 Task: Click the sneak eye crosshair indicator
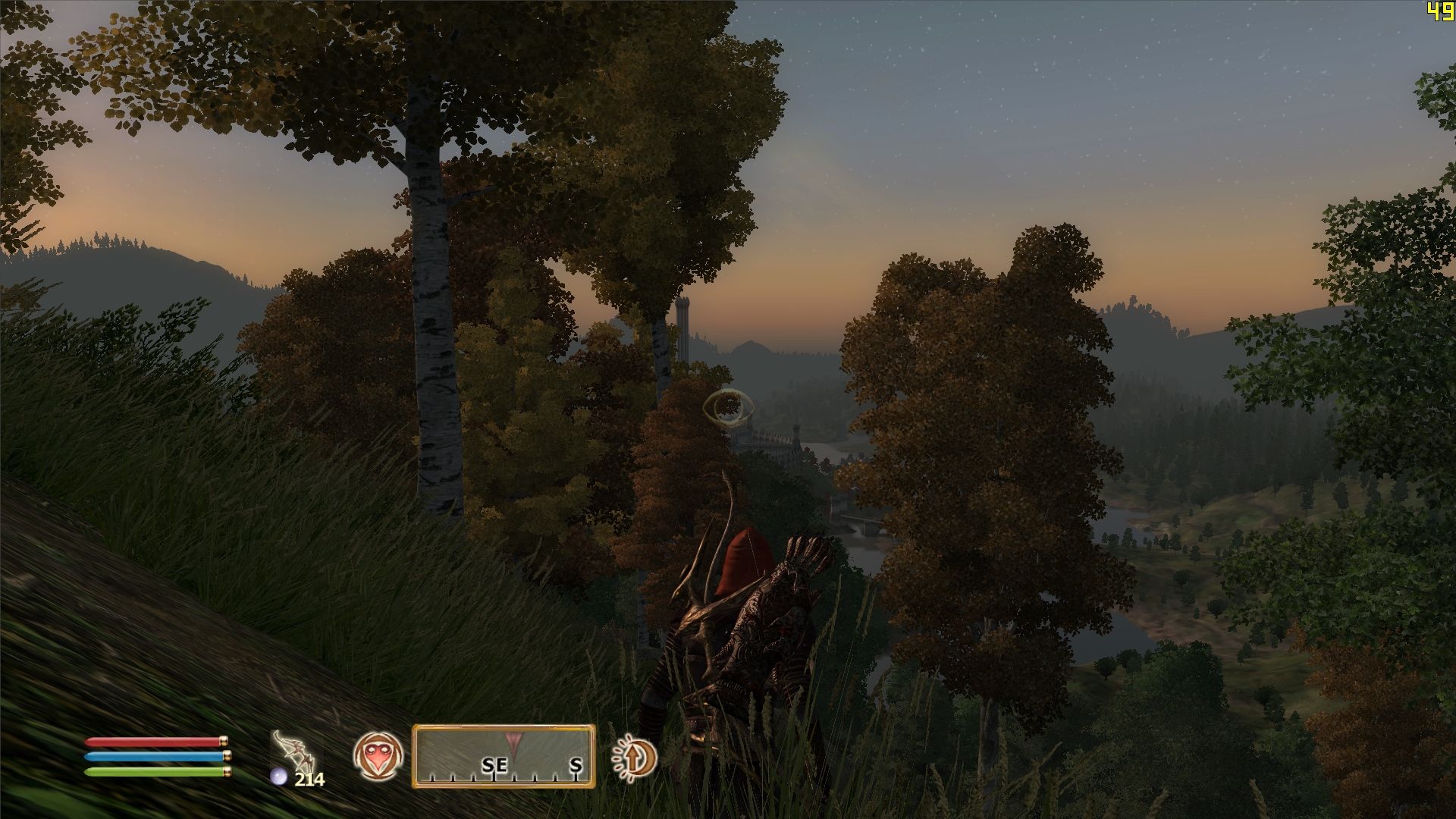(x=725, y=408)
